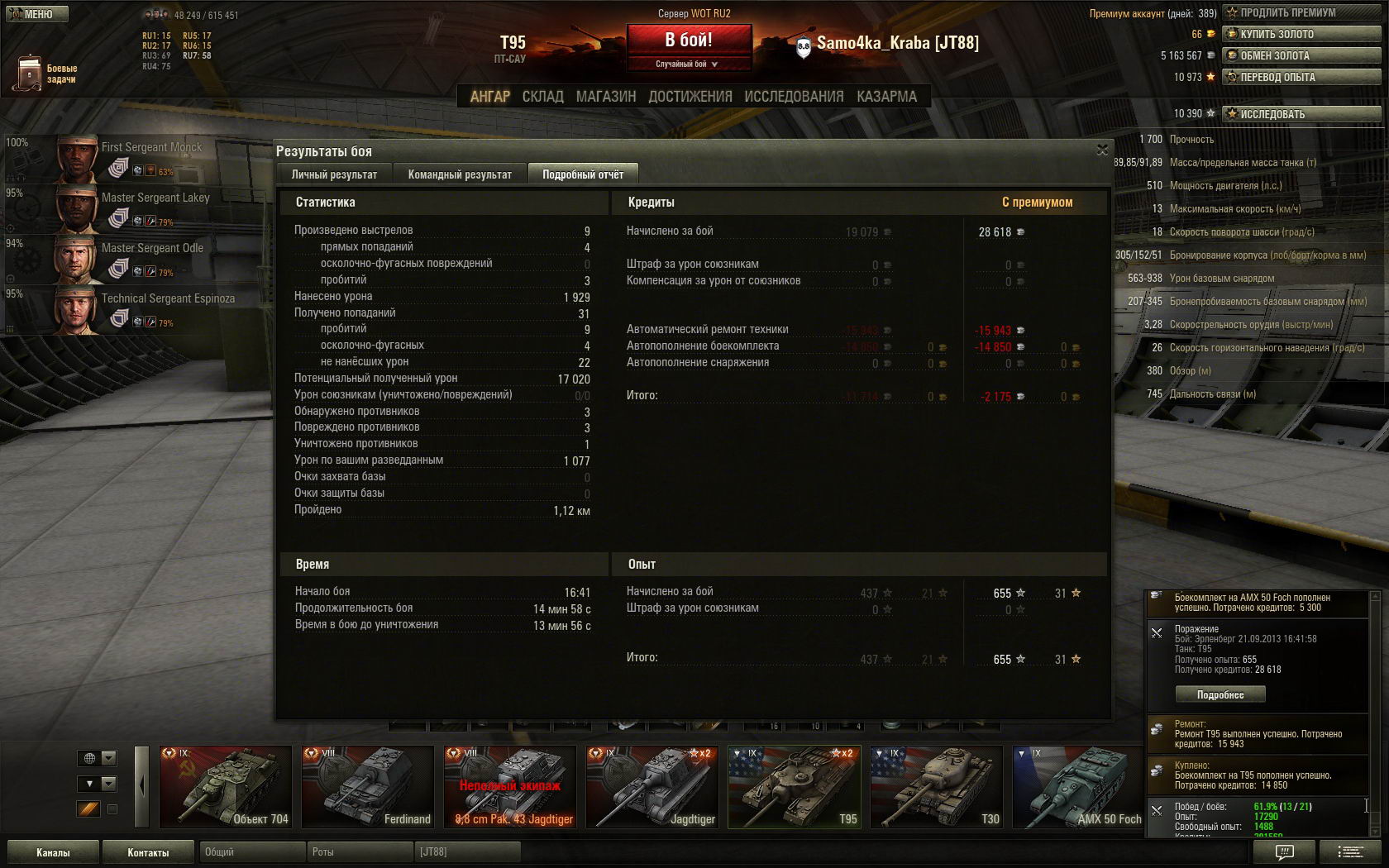The width and height of the screenshot is (1389, 868).
Task: Start battle with the В бой! button
Action: (689, 40)
